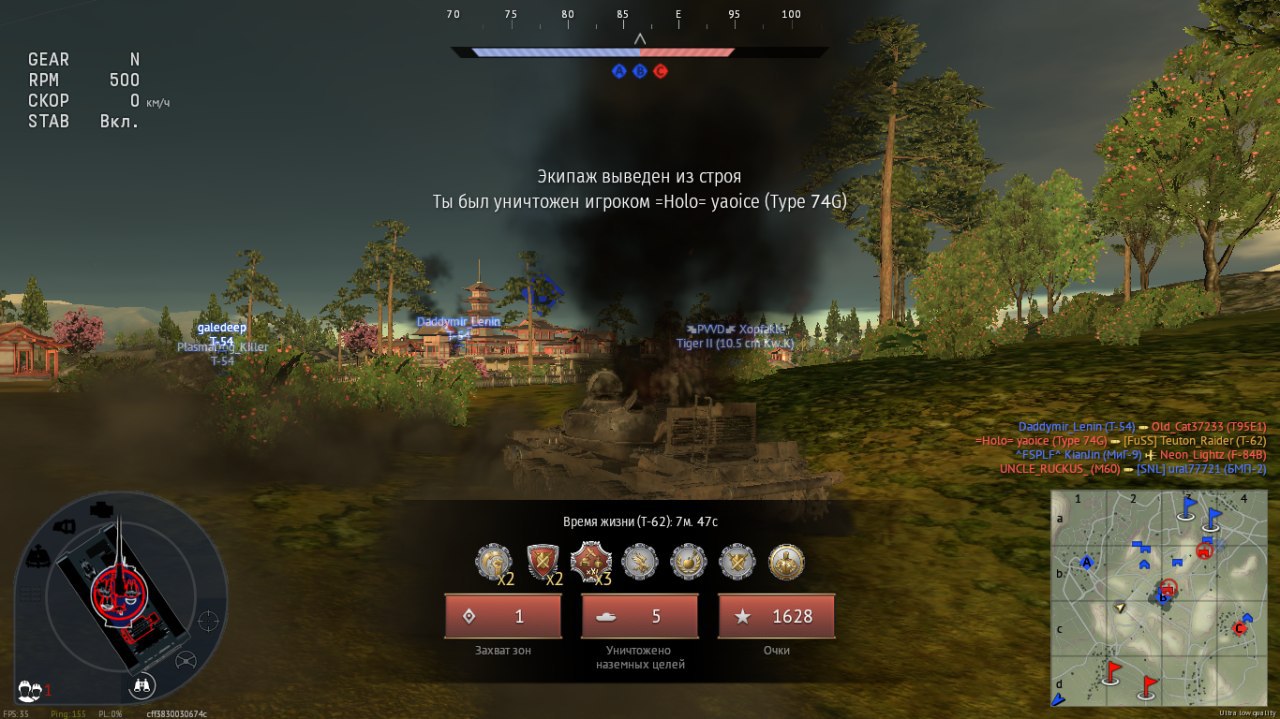Click the crosshair gunner icon on damage panel
The height and width of the screenshot is (719, 1280).
(209, 621)
